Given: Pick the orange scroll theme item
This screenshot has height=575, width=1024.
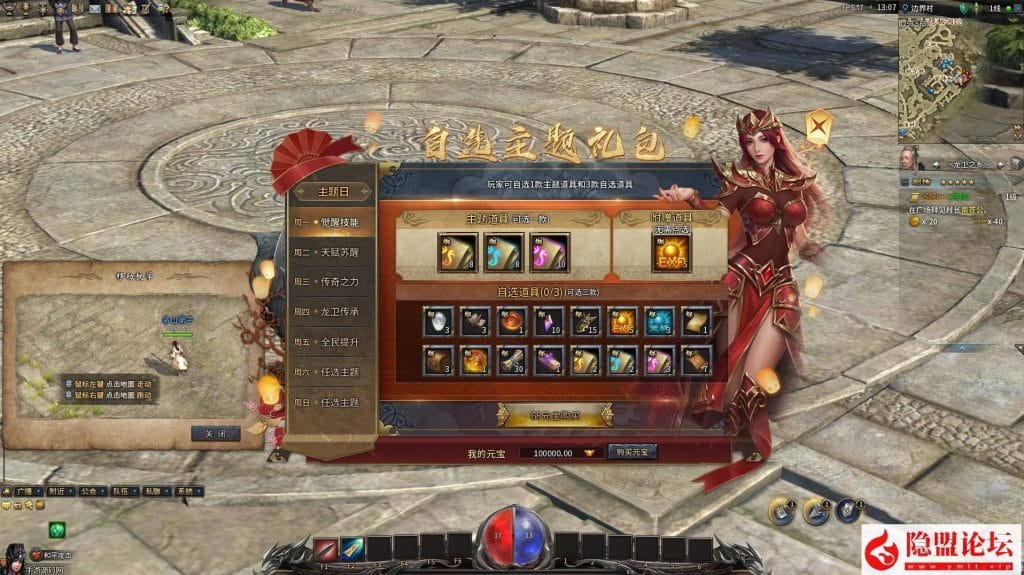Looking at the screenshot, I should [457, 253].
